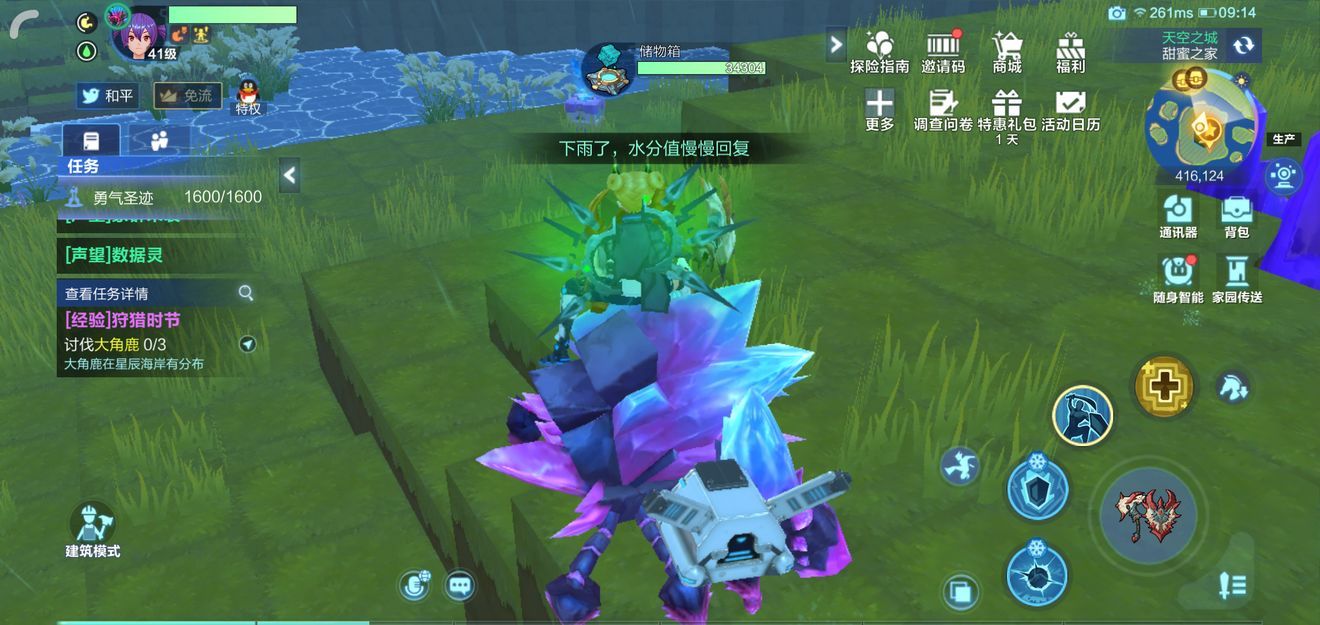Image resolution: width=1320 pixels, height=625 pixels.
Task: Open the 背包 backpack inventory
Action: pos(1237,215)
